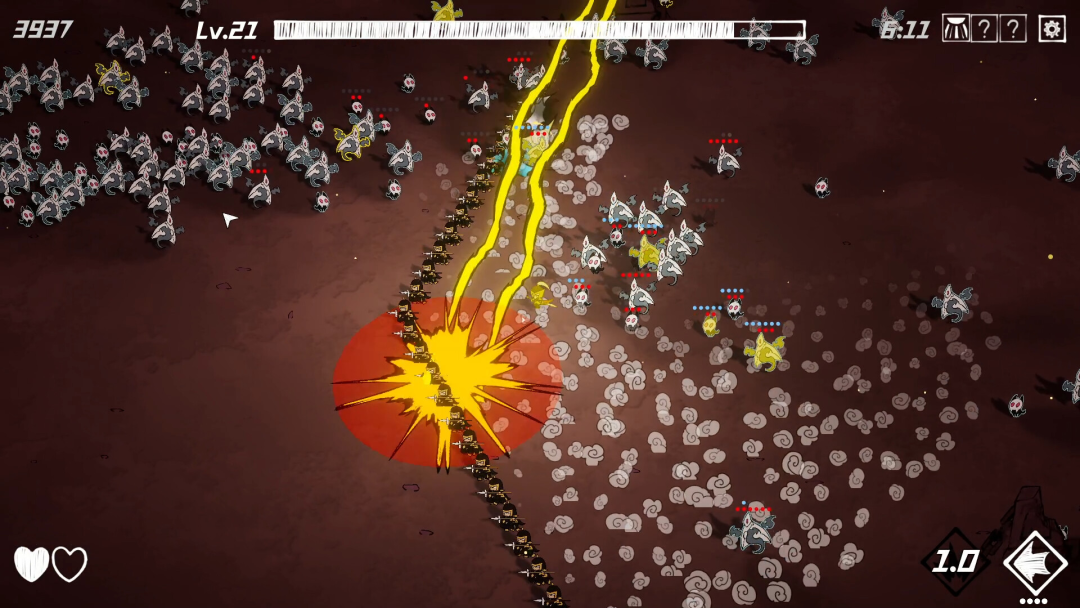Select the unlocked light-beam item slot

[x=956, y=28]
